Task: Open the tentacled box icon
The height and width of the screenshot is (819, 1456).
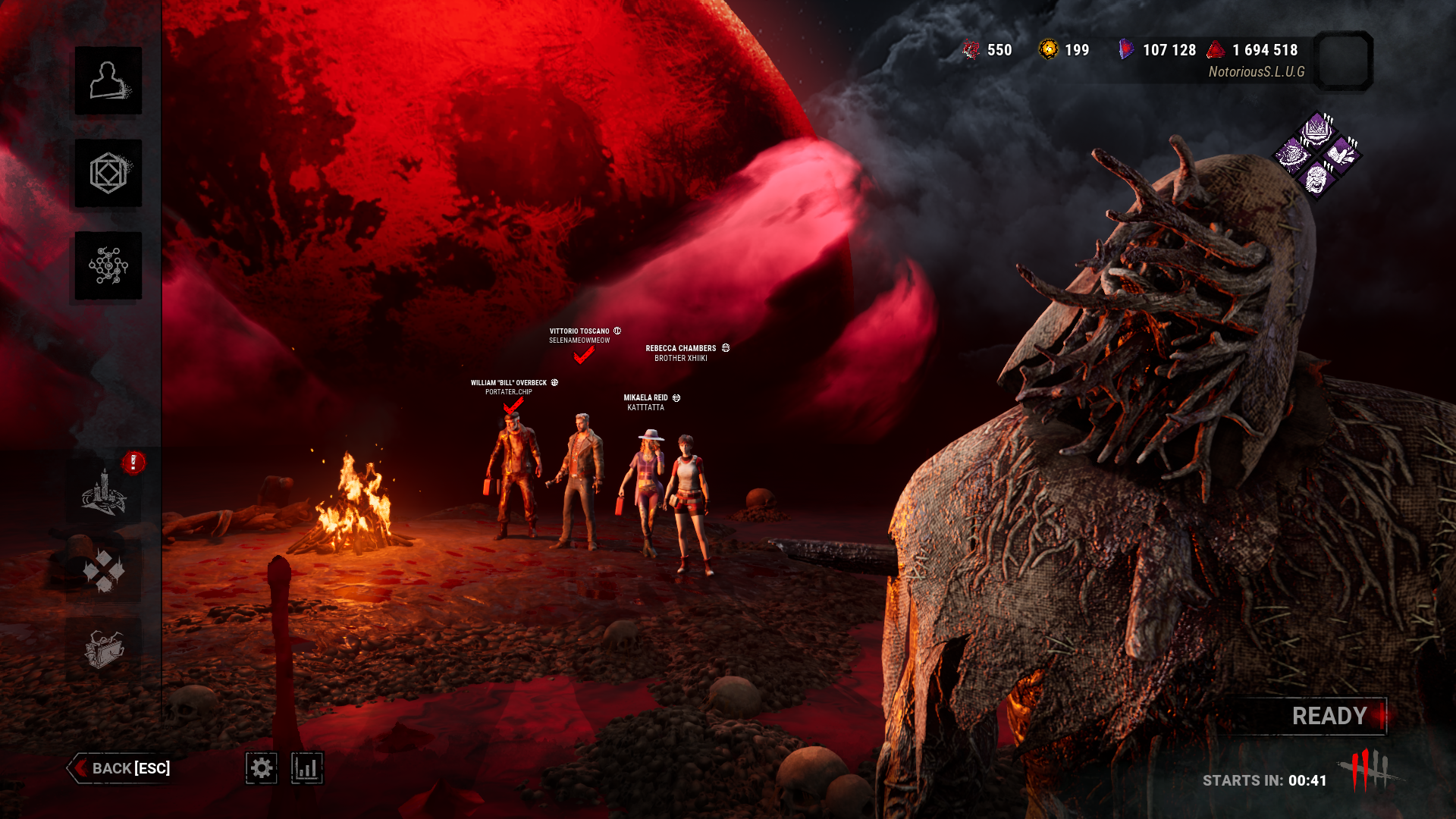Action: [x=104, y=649]
